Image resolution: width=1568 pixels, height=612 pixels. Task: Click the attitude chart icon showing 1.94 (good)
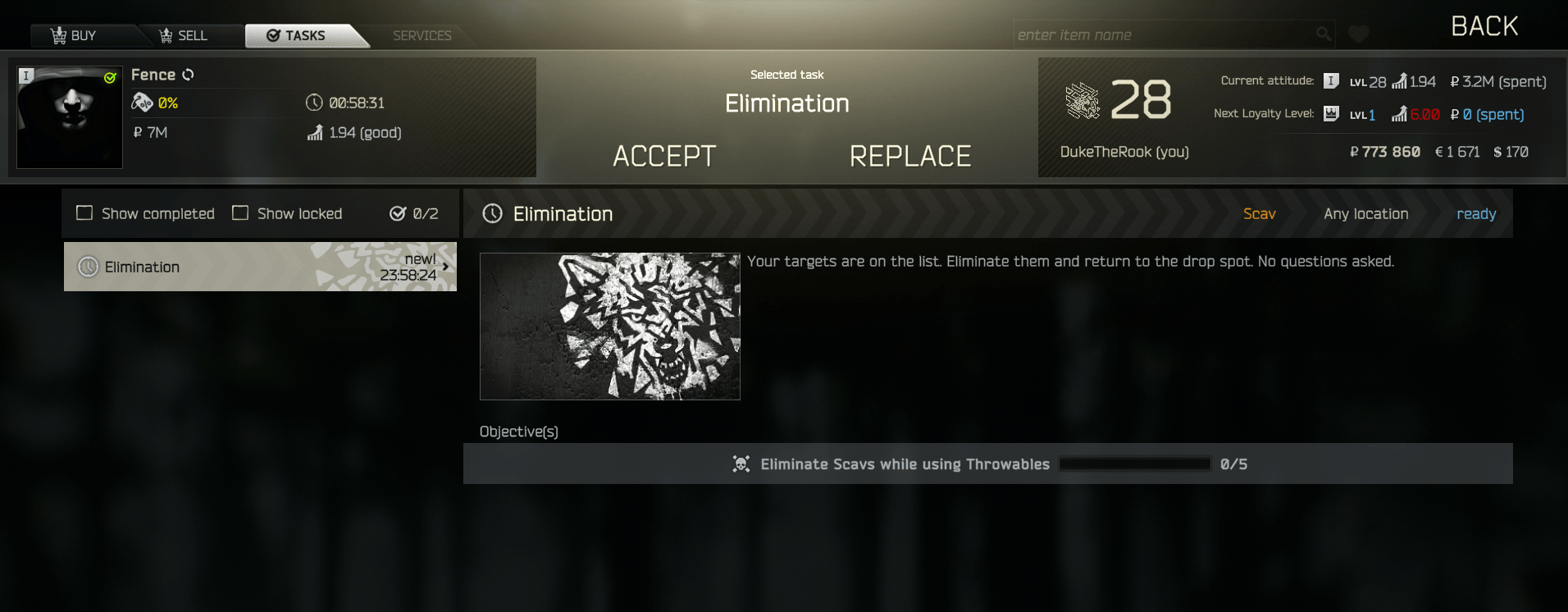pos(316,132)
